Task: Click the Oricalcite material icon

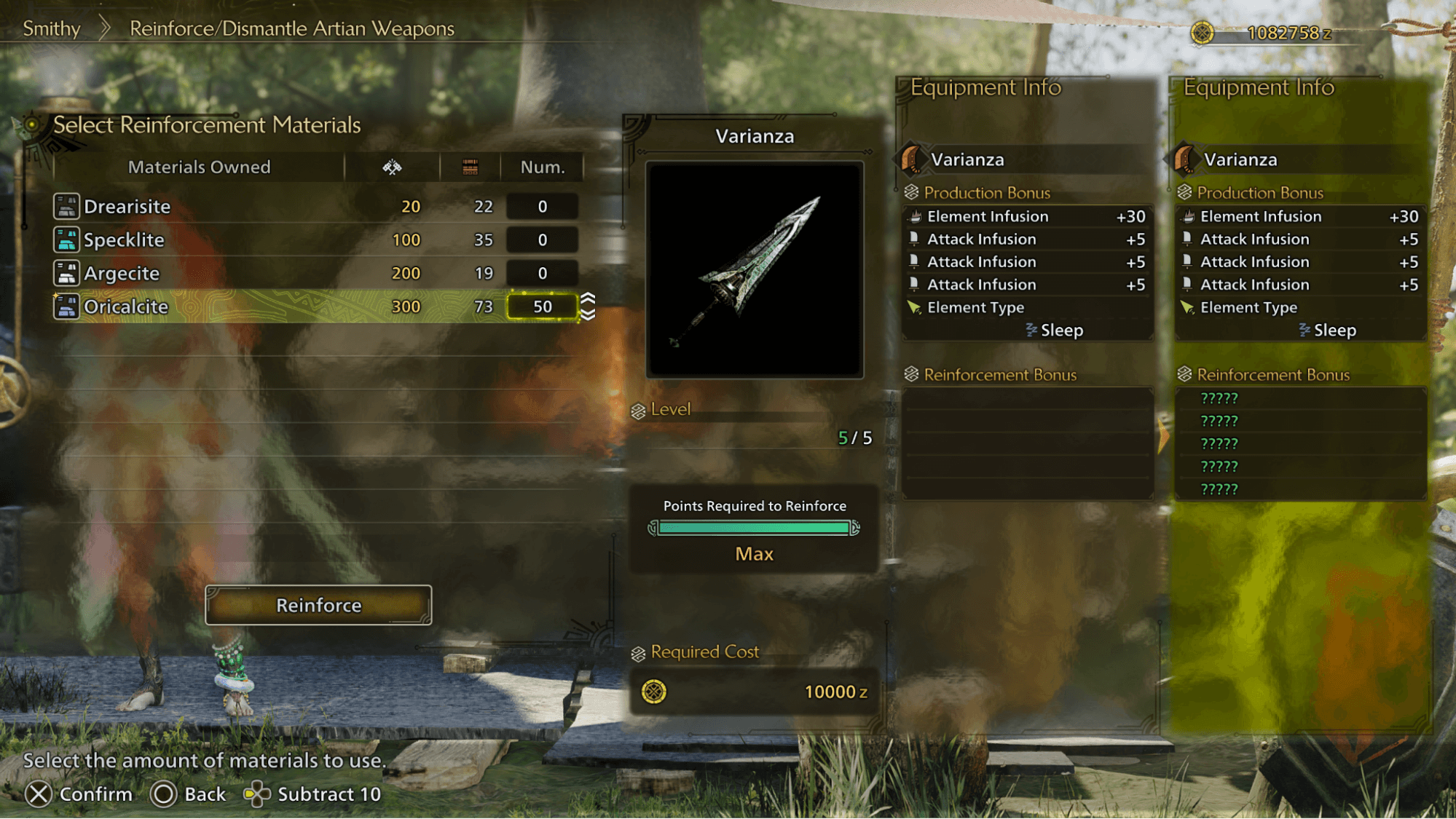Action: tap(66, 306)
